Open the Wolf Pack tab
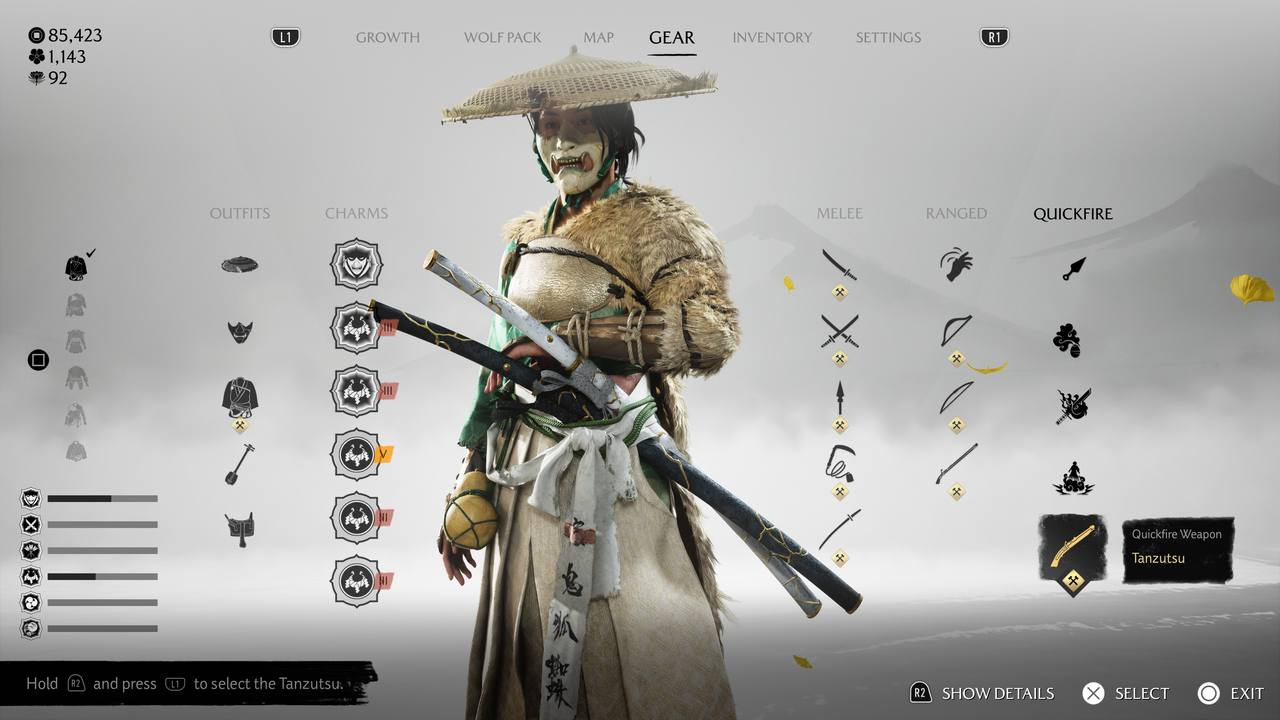 (x=502, y=38)
